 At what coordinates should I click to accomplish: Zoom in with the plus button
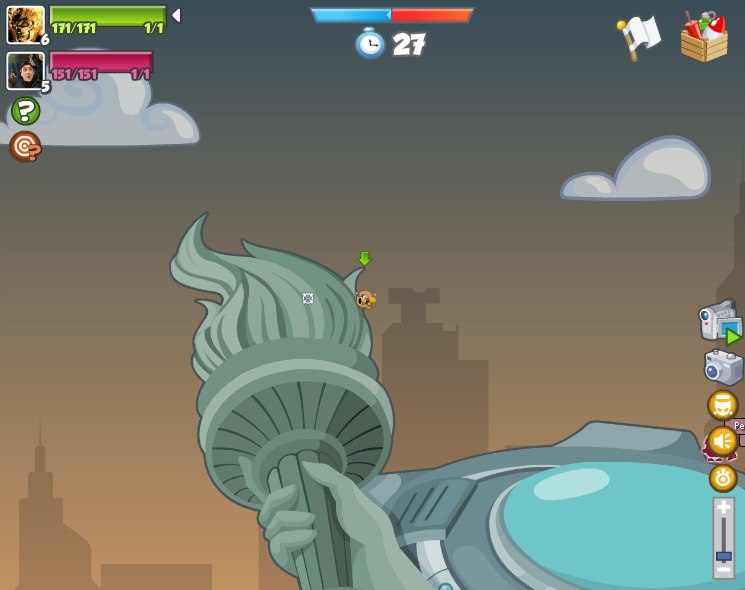tap(723, 507)
